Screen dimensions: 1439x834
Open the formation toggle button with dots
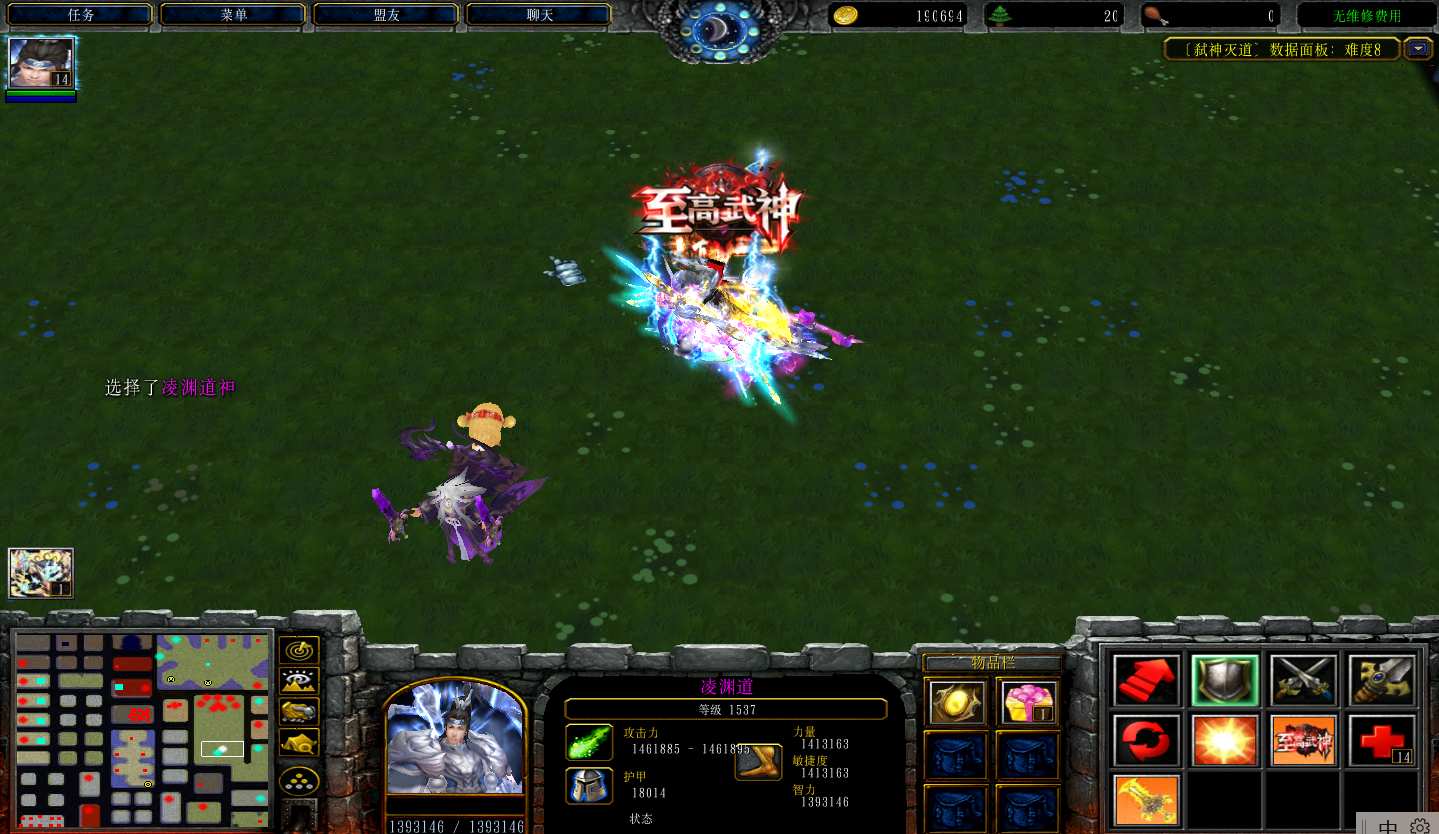click(298, 781)
